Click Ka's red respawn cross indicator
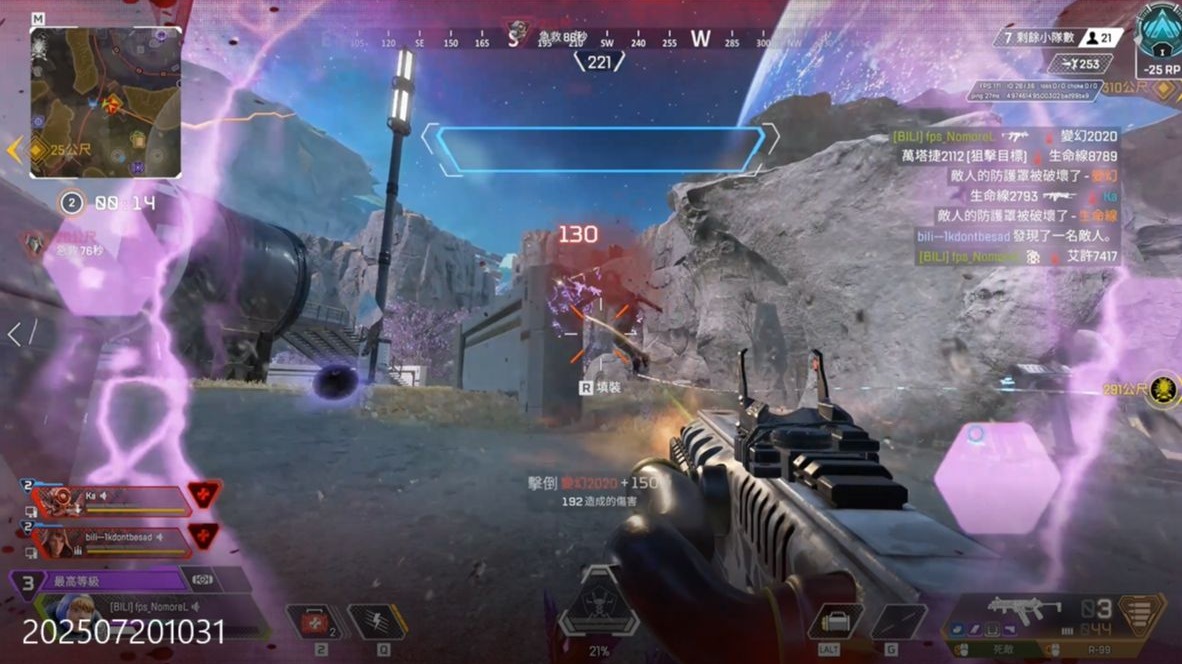Image resolution: width=1182 pixels, height=664 pixels. coord(204,494)
